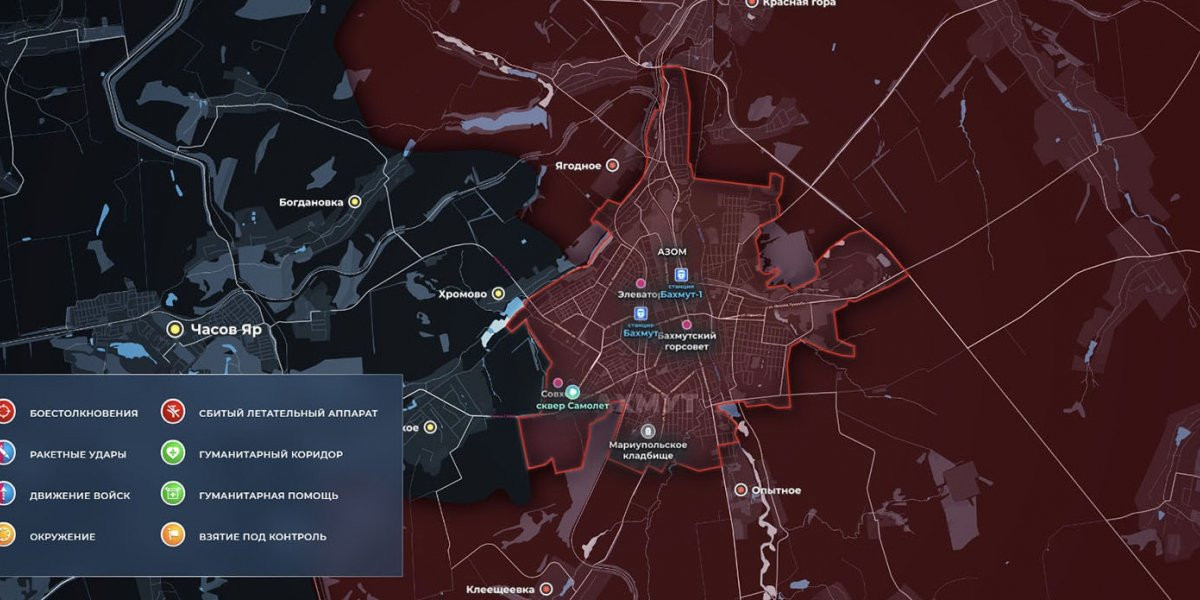Select the Мариупольское кладбище marker
The image size is (1200, 600).
pyautogui.click(x=648, y=431)
